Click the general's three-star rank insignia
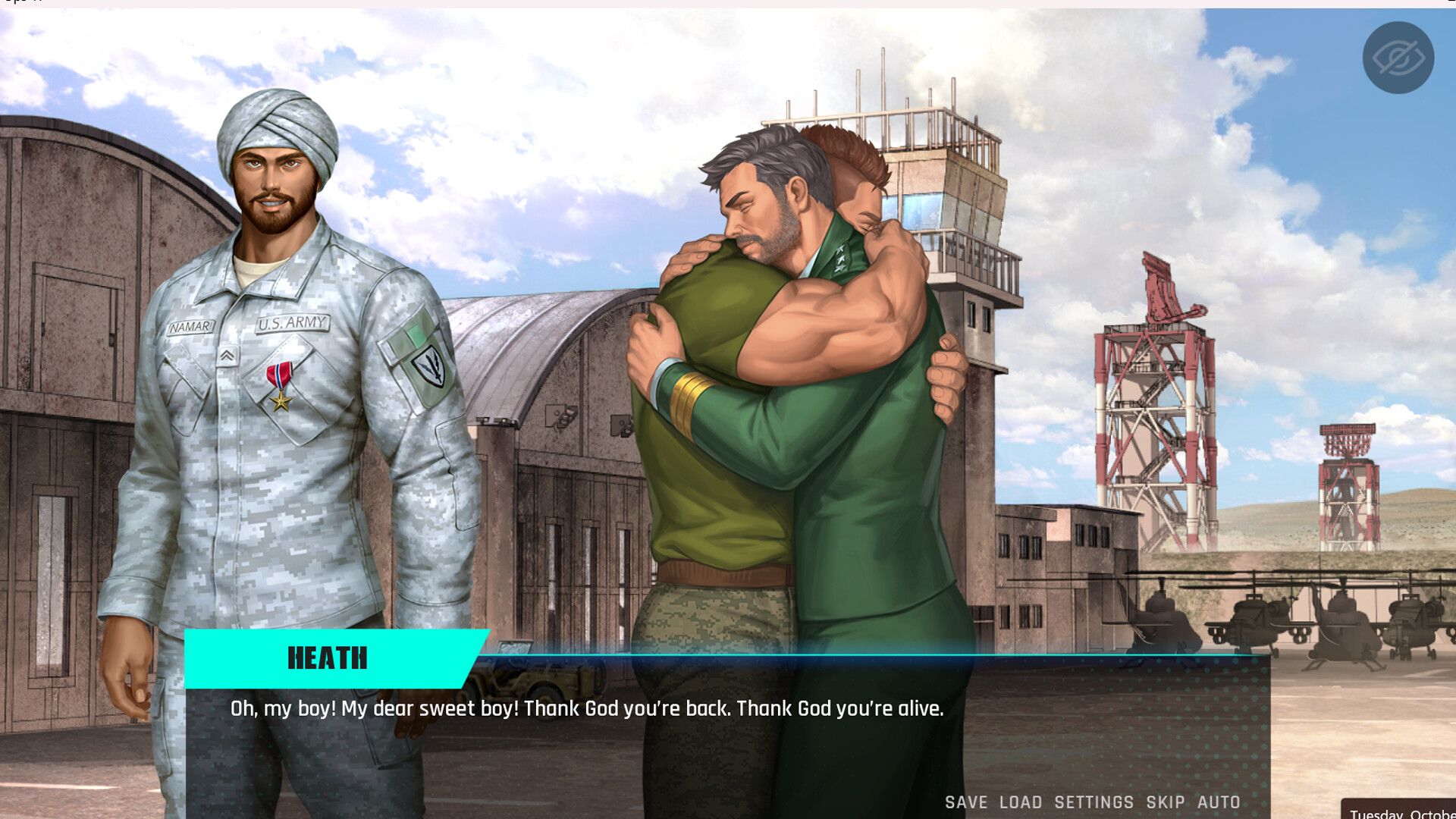The image size is (1456, 819). [x=840, y=256]
